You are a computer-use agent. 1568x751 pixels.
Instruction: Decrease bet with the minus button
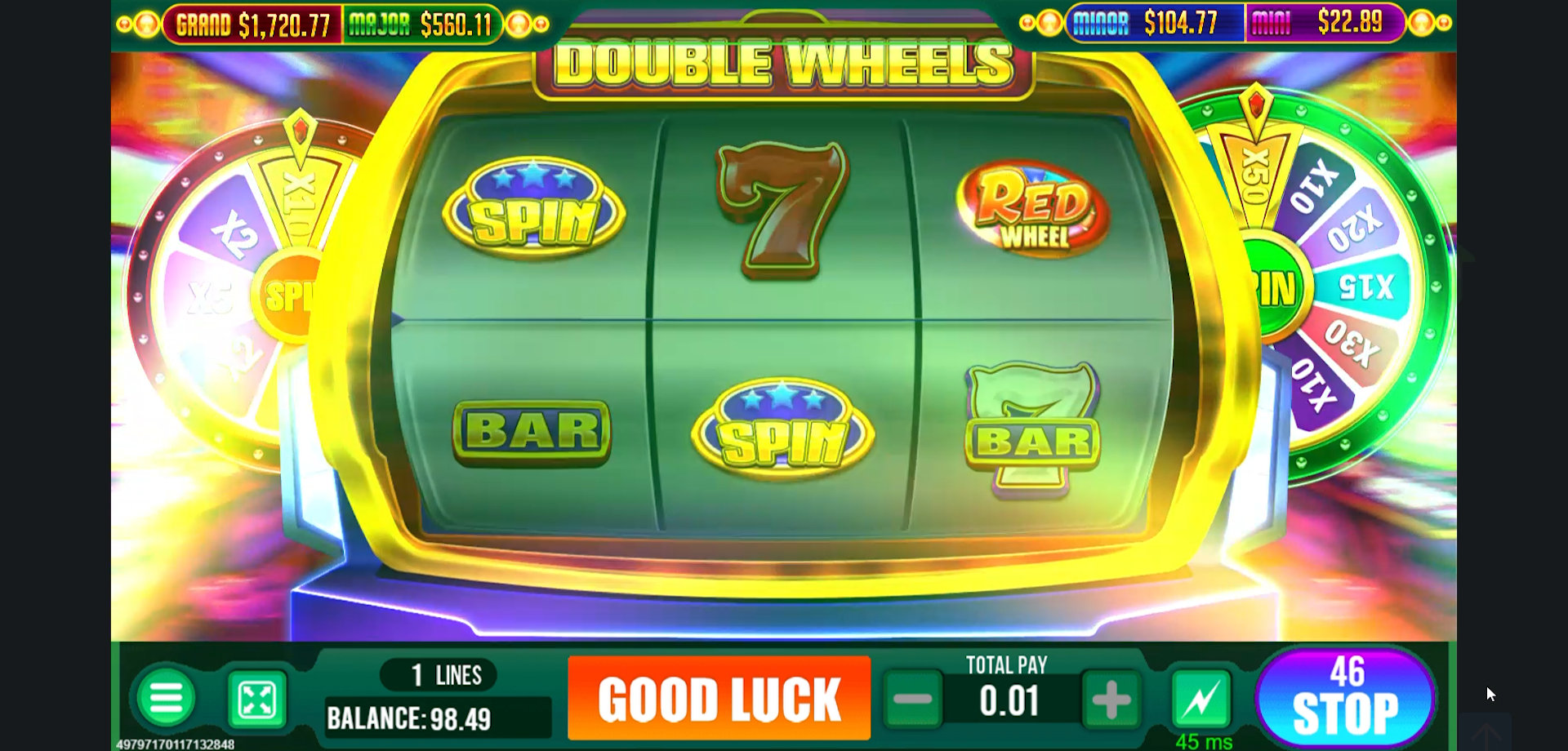(x=913, y=698)
